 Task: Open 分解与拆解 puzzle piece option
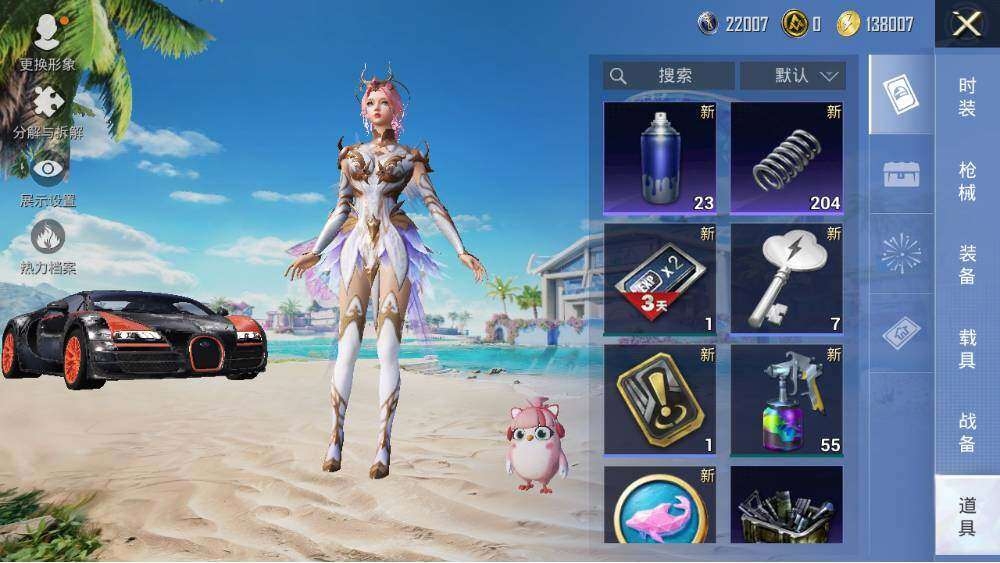(47, 112)
